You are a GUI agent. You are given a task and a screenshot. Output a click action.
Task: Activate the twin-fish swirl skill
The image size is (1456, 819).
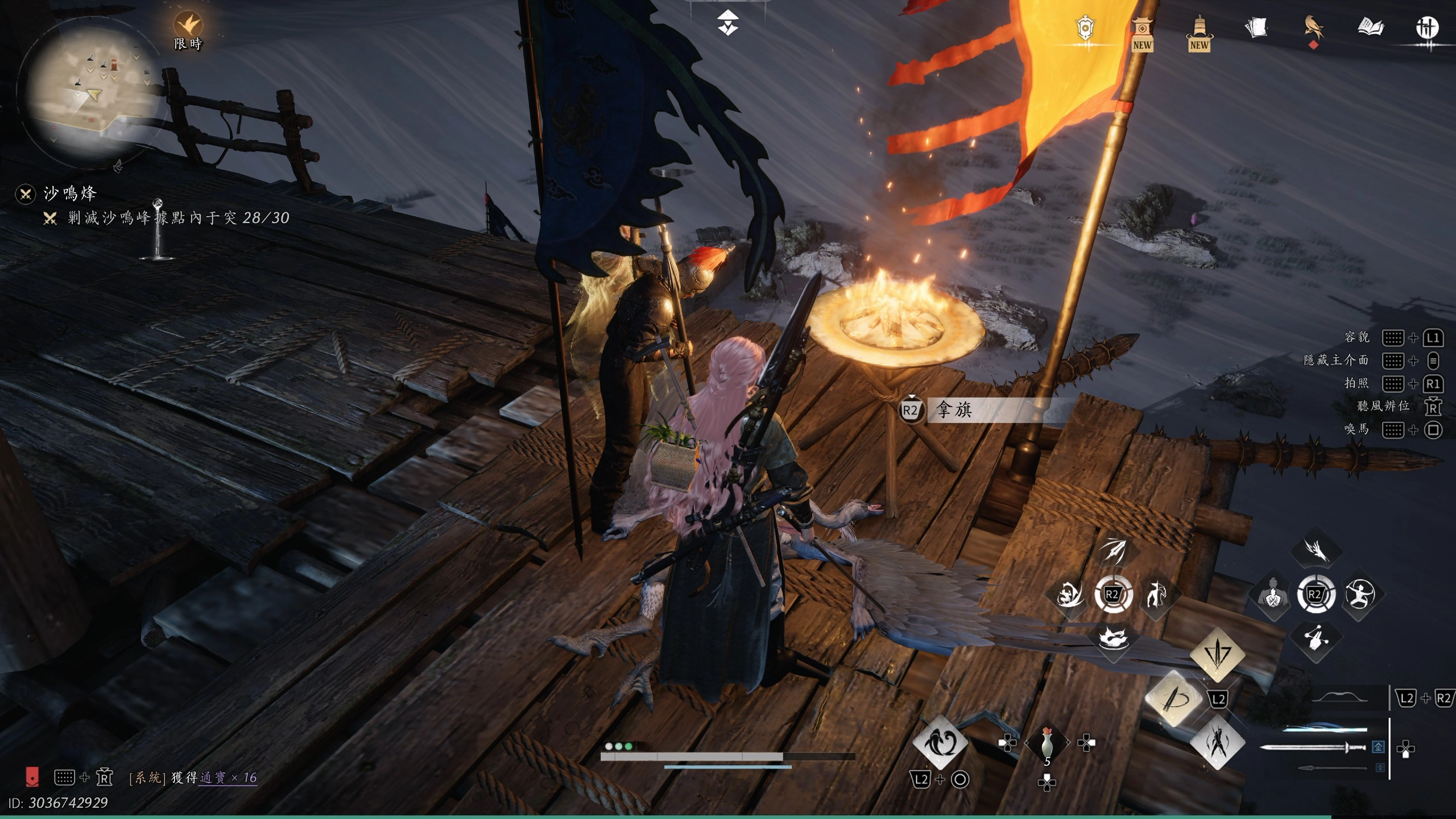tap(940, 742)
